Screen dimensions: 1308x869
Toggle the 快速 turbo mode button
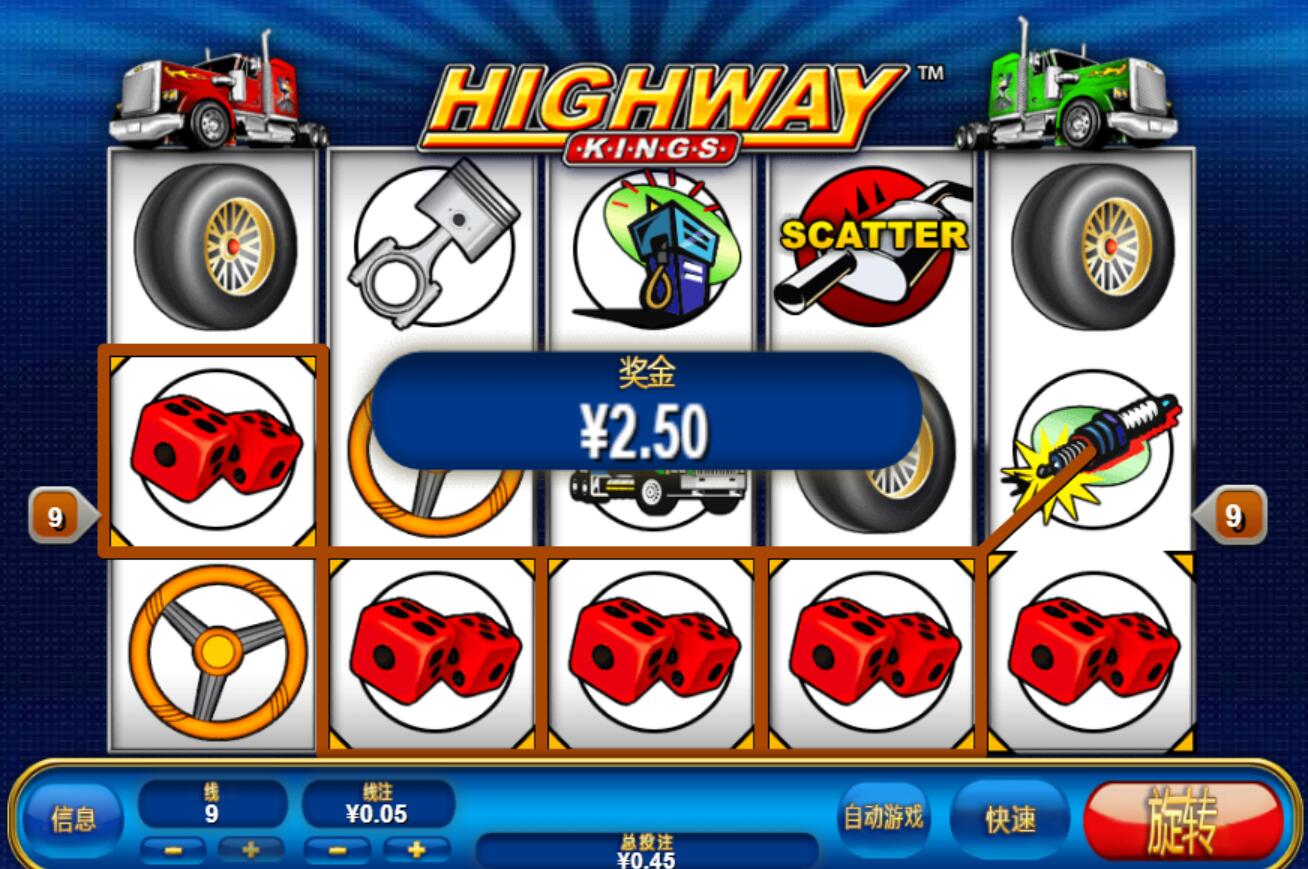[x=1010, y=819]
